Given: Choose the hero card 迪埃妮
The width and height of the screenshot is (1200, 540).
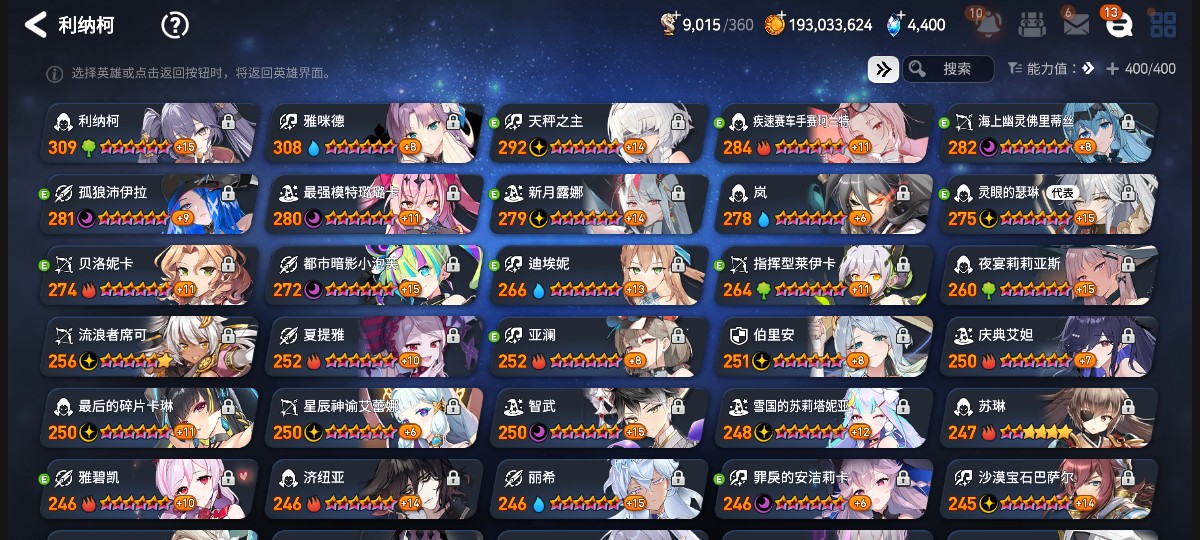Looking at the screenshot, I should [600, 276].
